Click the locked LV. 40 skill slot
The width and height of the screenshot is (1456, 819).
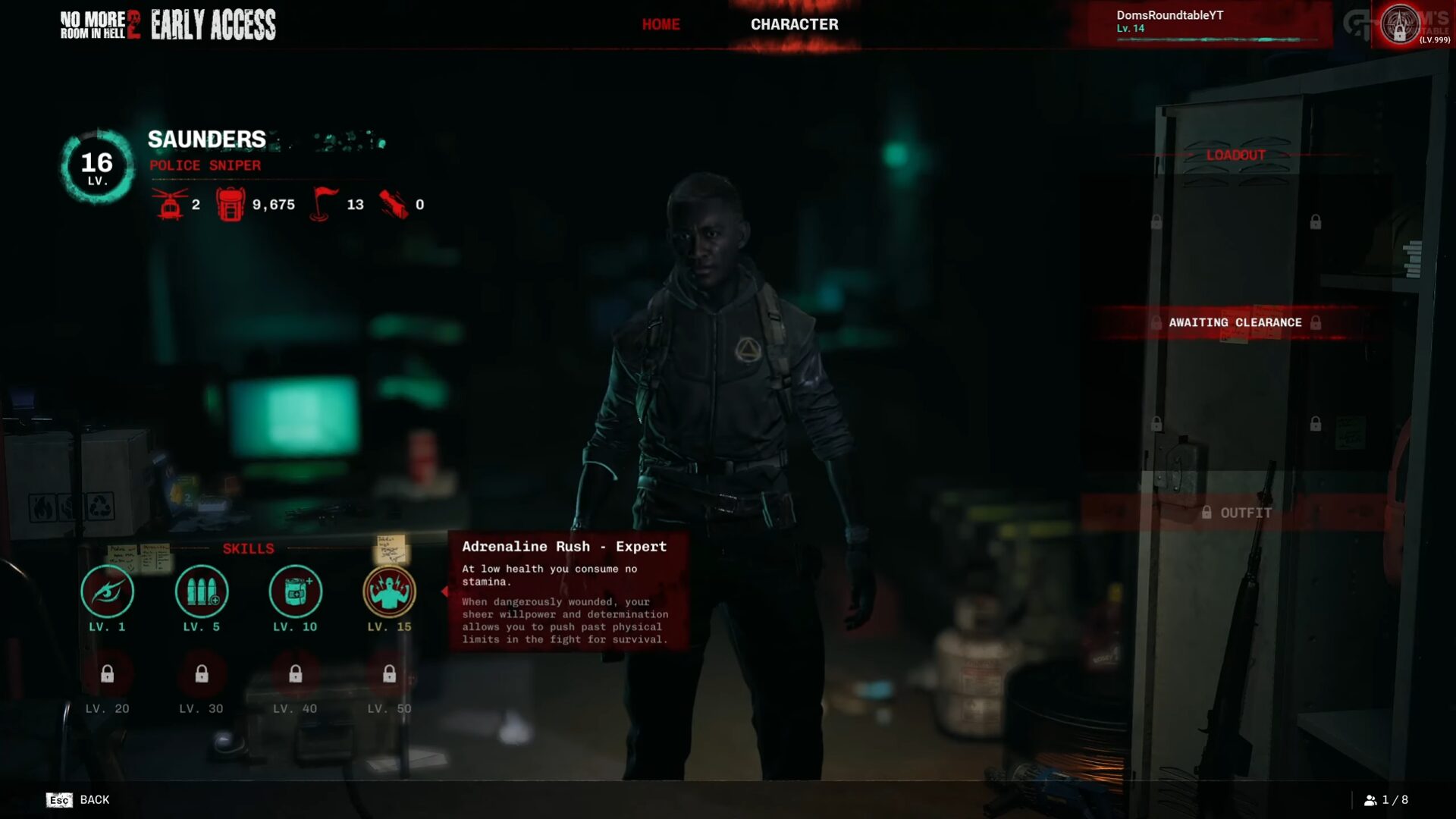pos(295,674)
